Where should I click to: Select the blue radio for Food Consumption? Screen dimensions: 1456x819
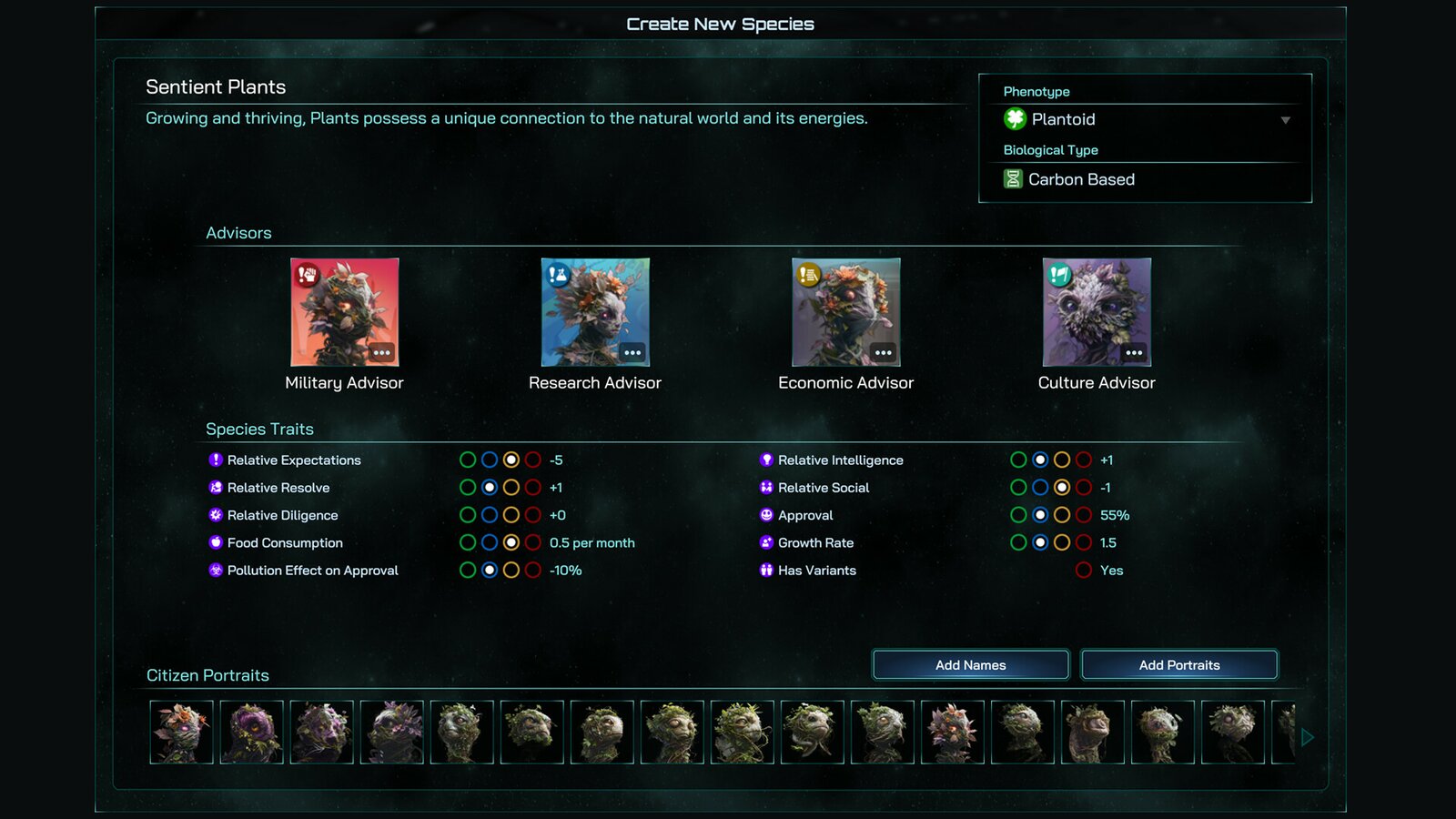(x=490, y=542)
